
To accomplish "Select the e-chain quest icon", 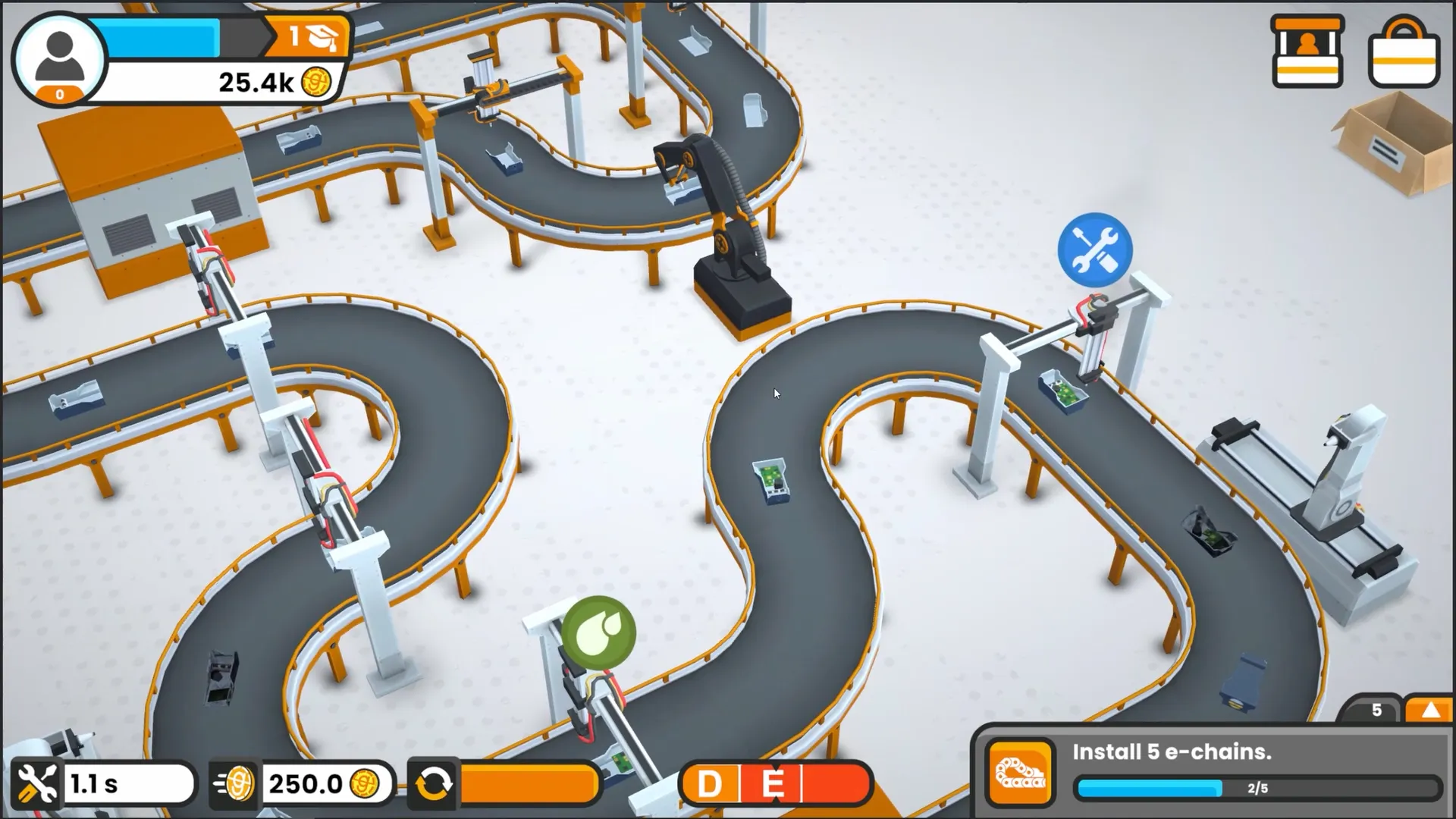I will 1020,773.
